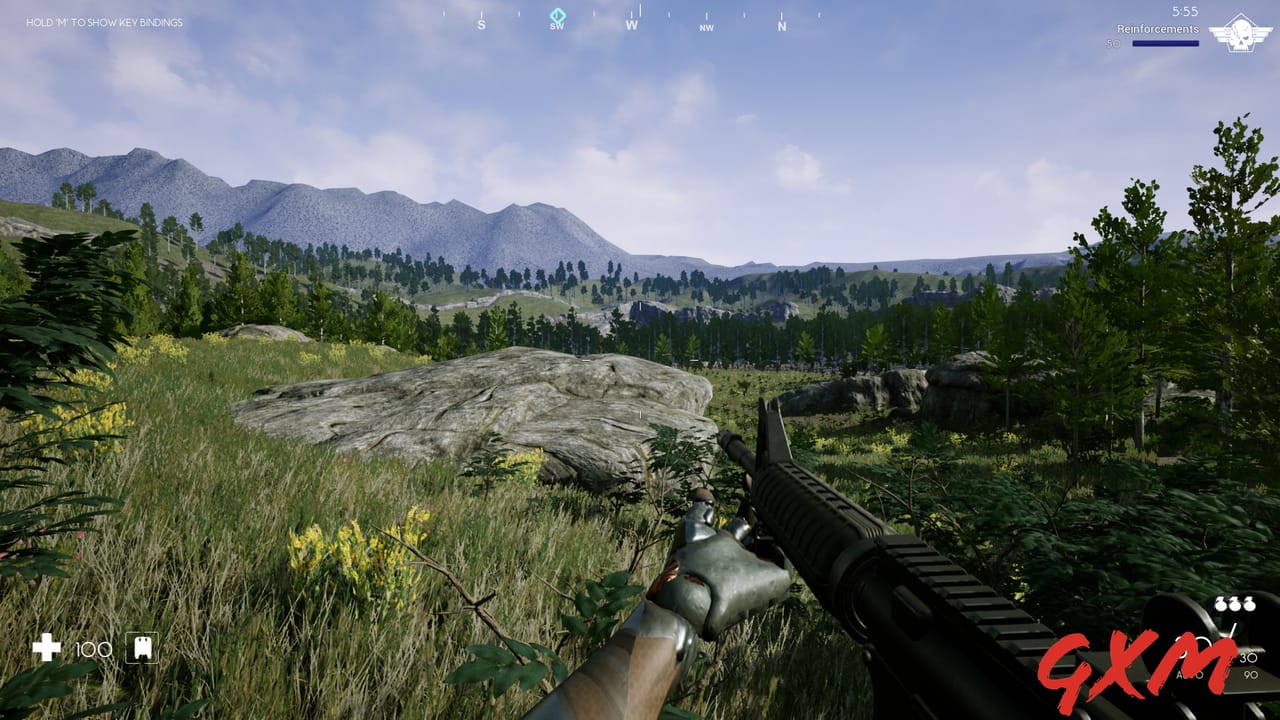Click the W marker on the compass

pyautogui.click(x=630, y=24)
